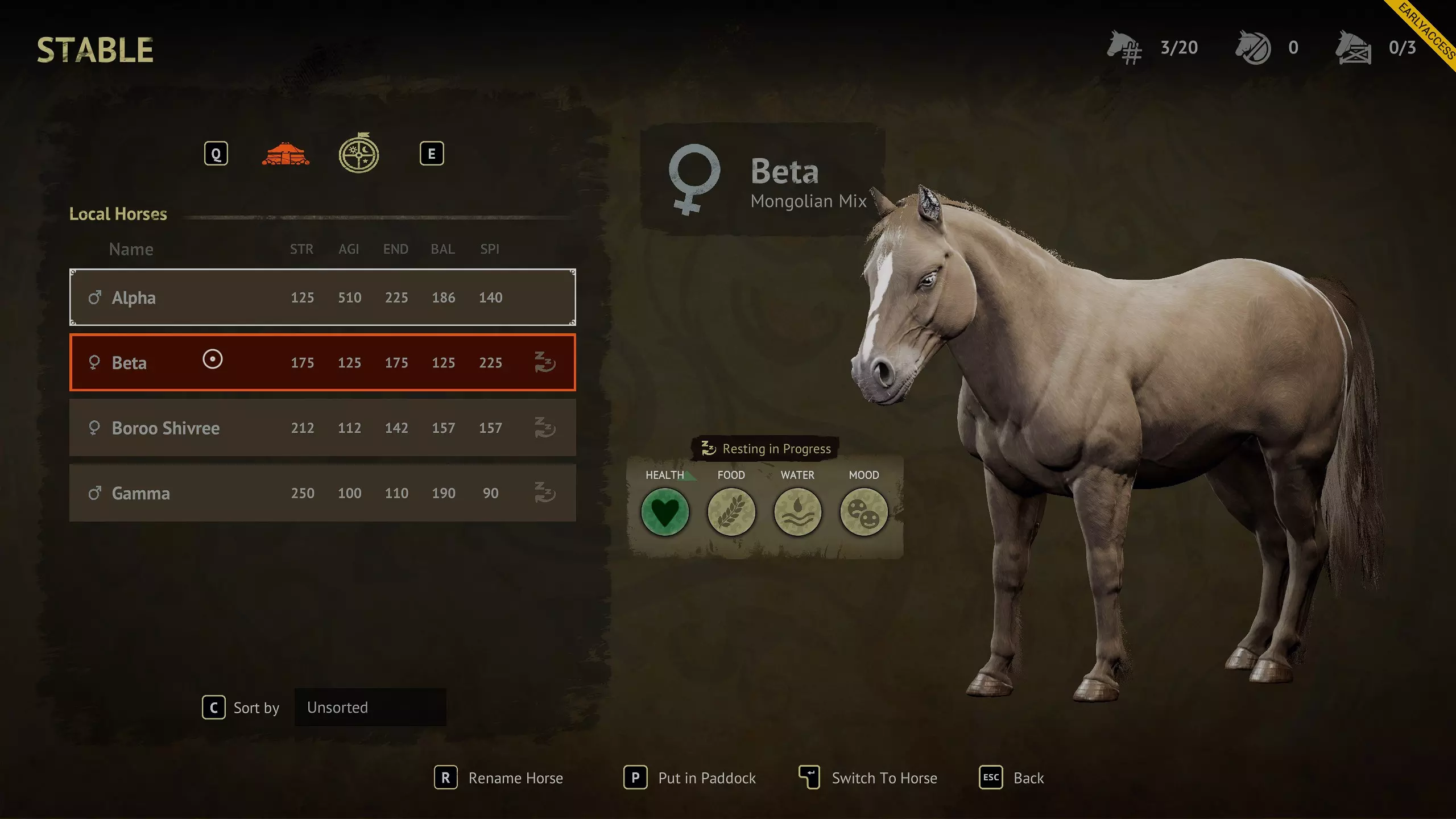Sort horses by STR column header

click(x=301, y=249)
